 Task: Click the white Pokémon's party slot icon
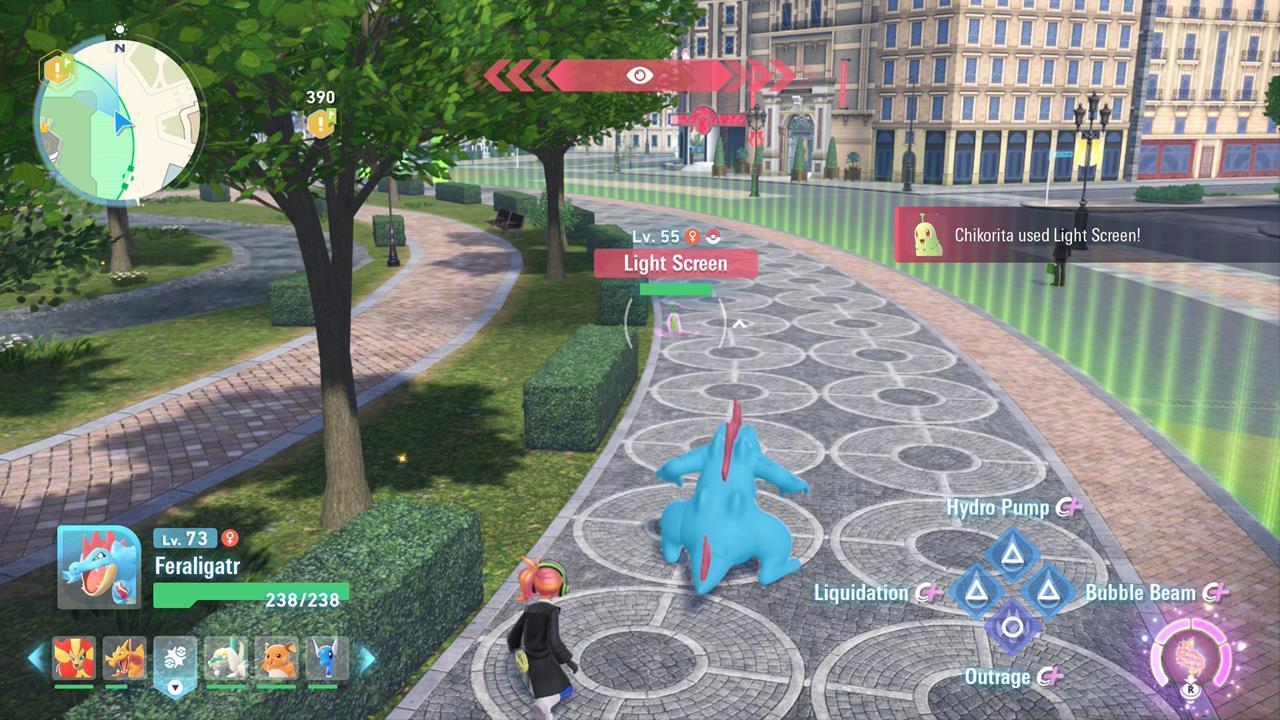[x=222, y=658]
